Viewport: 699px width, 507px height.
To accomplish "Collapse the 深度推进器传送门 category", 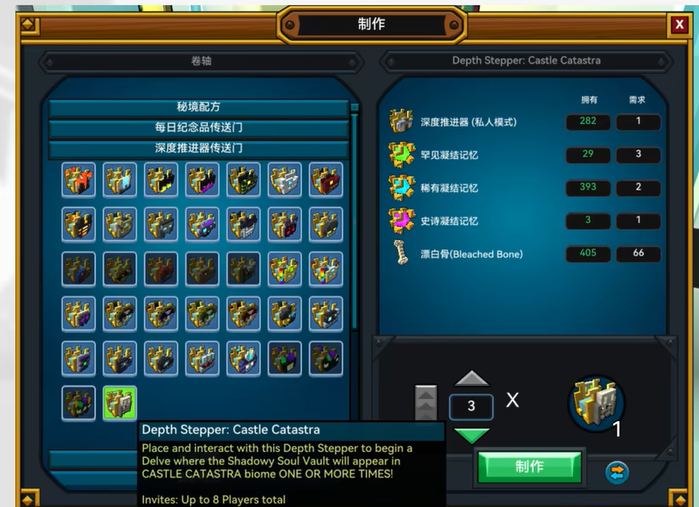I will [x=199, y=147].
